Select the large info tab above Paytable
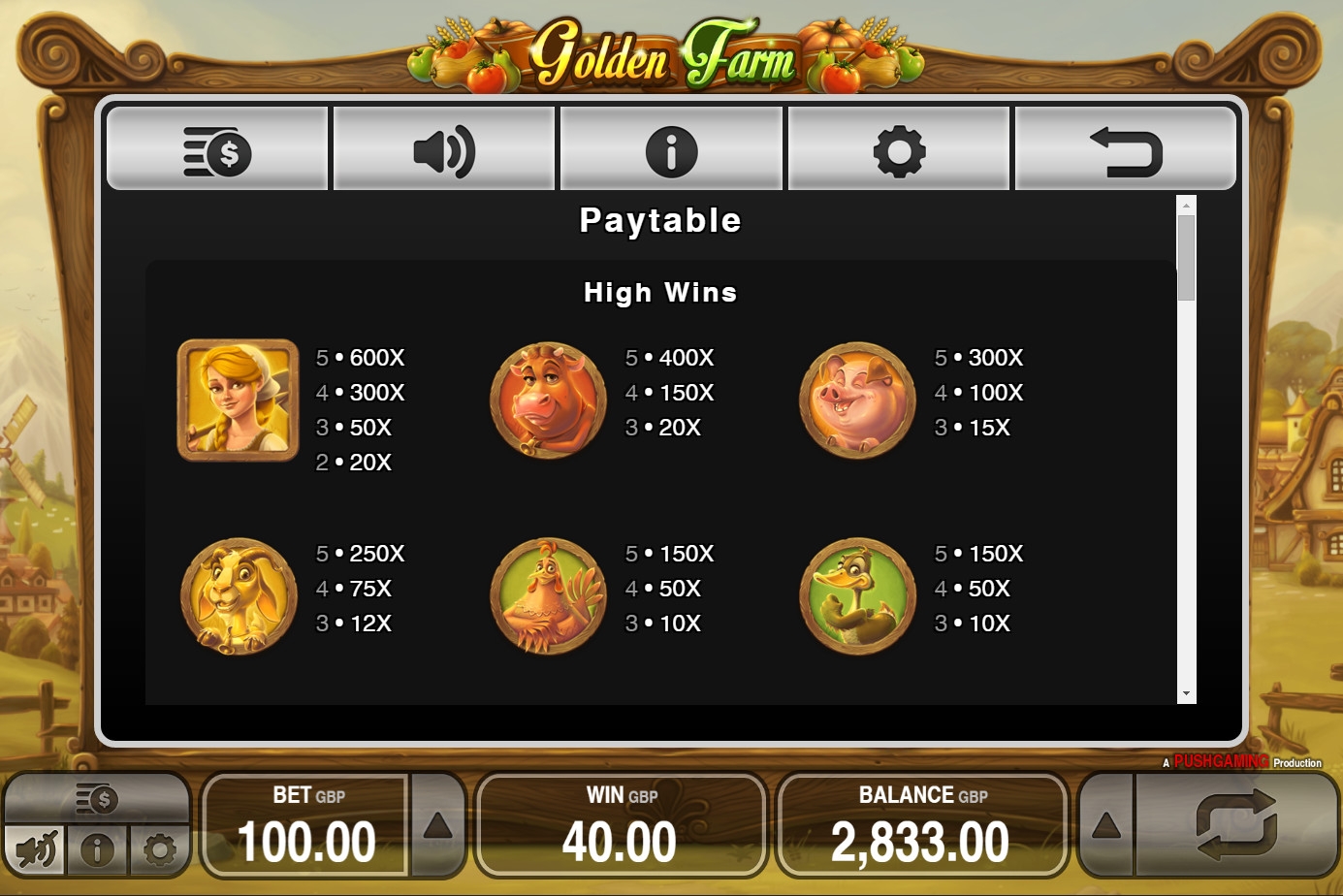The width and height of the screenshot is (1343, 896). pyautogui.click(x=671, y=149)
